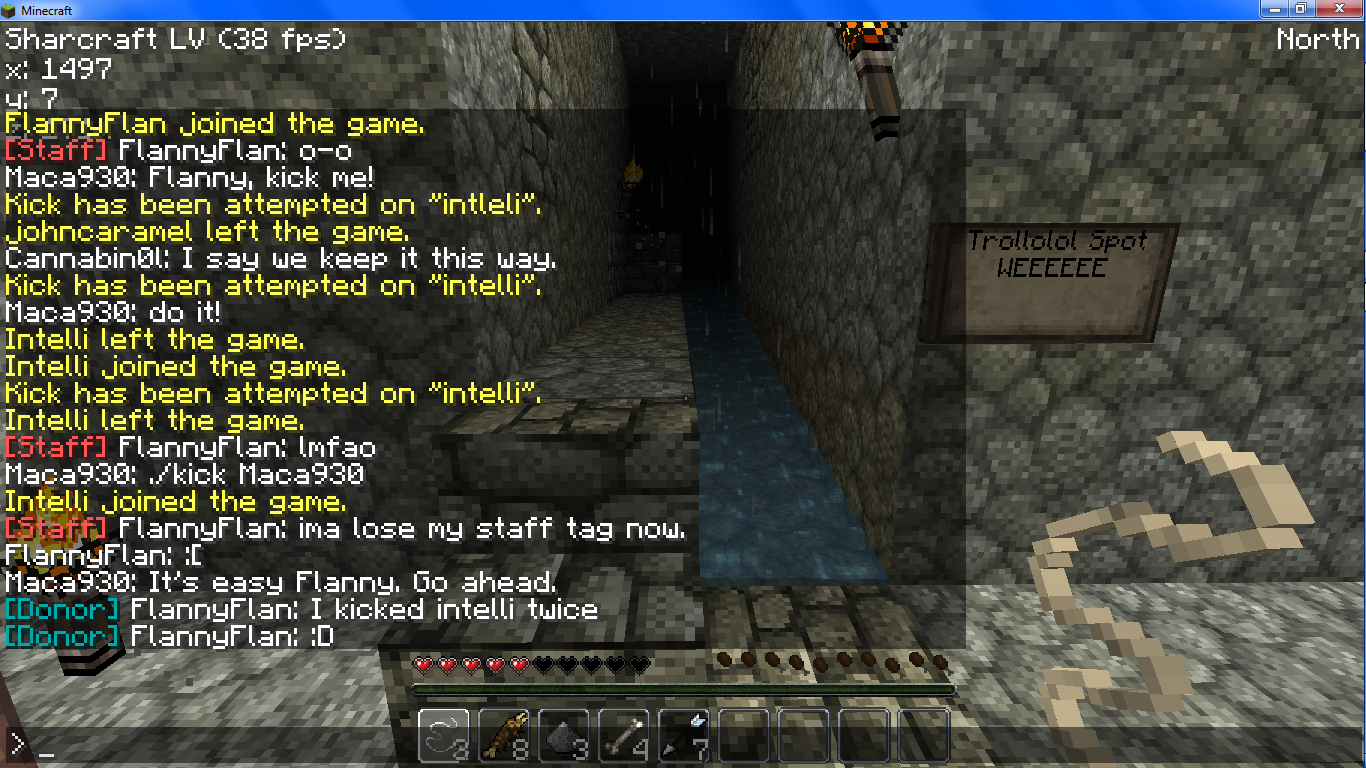
Task: Select the bone hotbar slot
Action: pyautogui.click(x=624, y=736)
